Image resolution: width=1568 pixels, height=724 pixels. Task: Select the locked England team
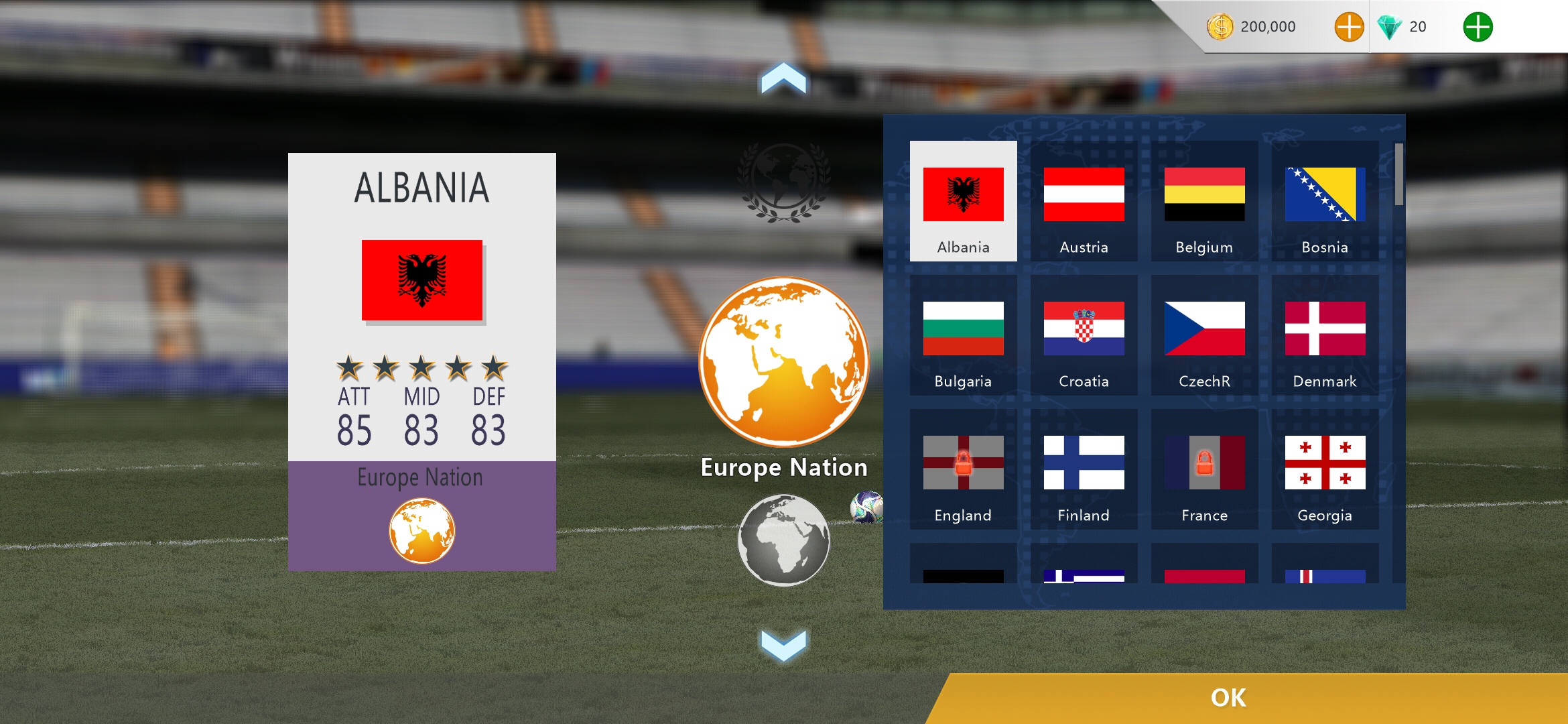point(963,469)
